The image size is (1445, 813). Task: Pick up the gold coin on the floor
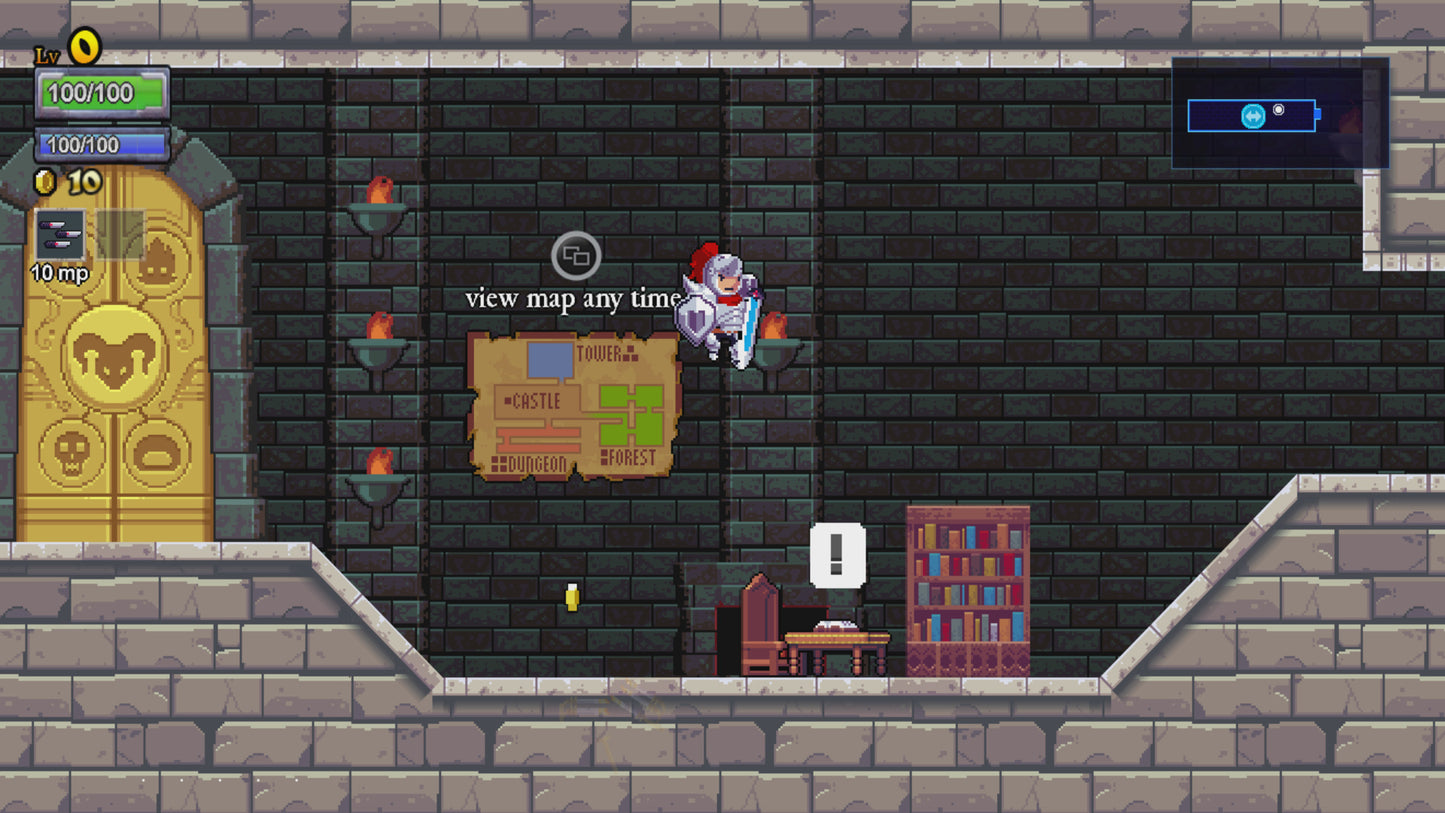click(x=571, y=597)
